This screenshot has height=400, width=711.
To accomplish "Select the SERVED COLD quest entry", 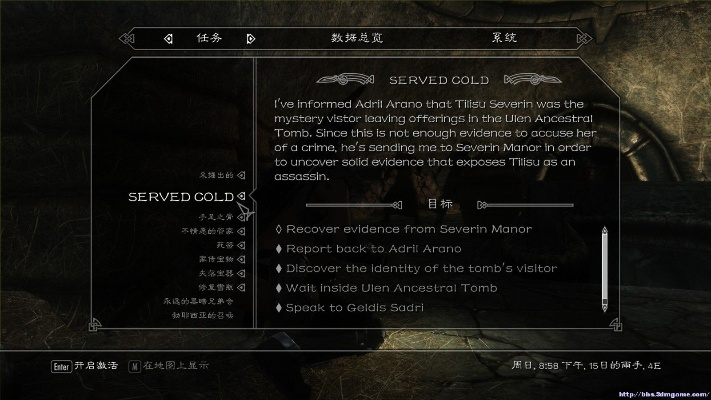I will coord(180,197).
